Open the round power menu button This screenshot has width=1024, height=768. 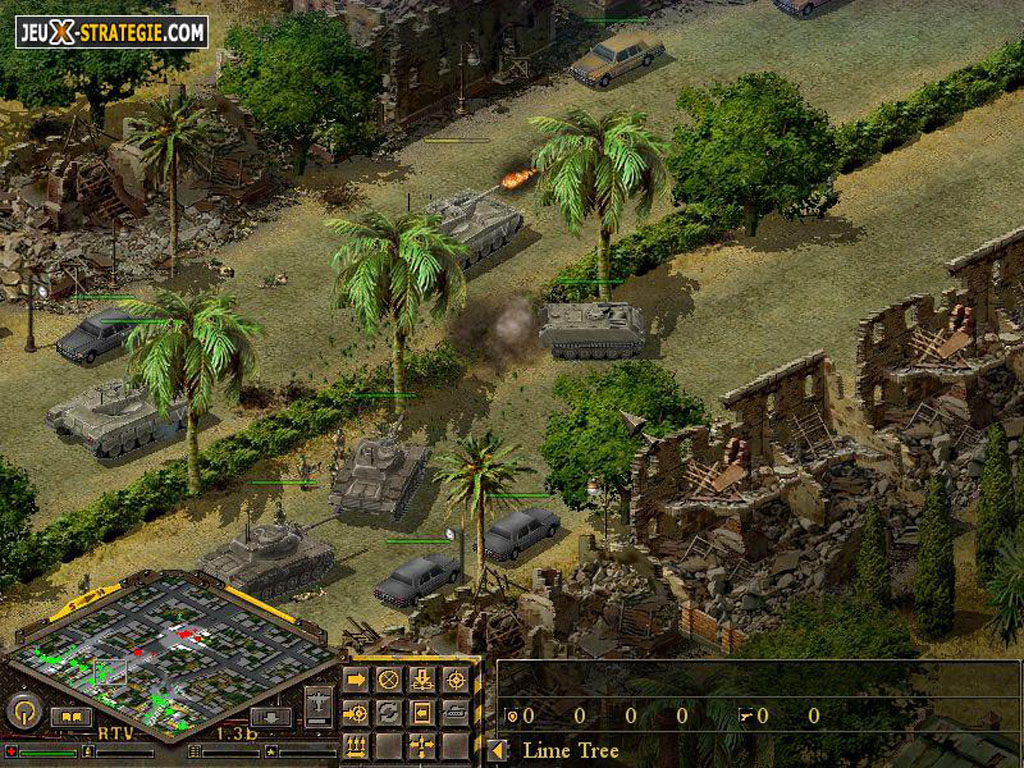[x=24, y=712]
